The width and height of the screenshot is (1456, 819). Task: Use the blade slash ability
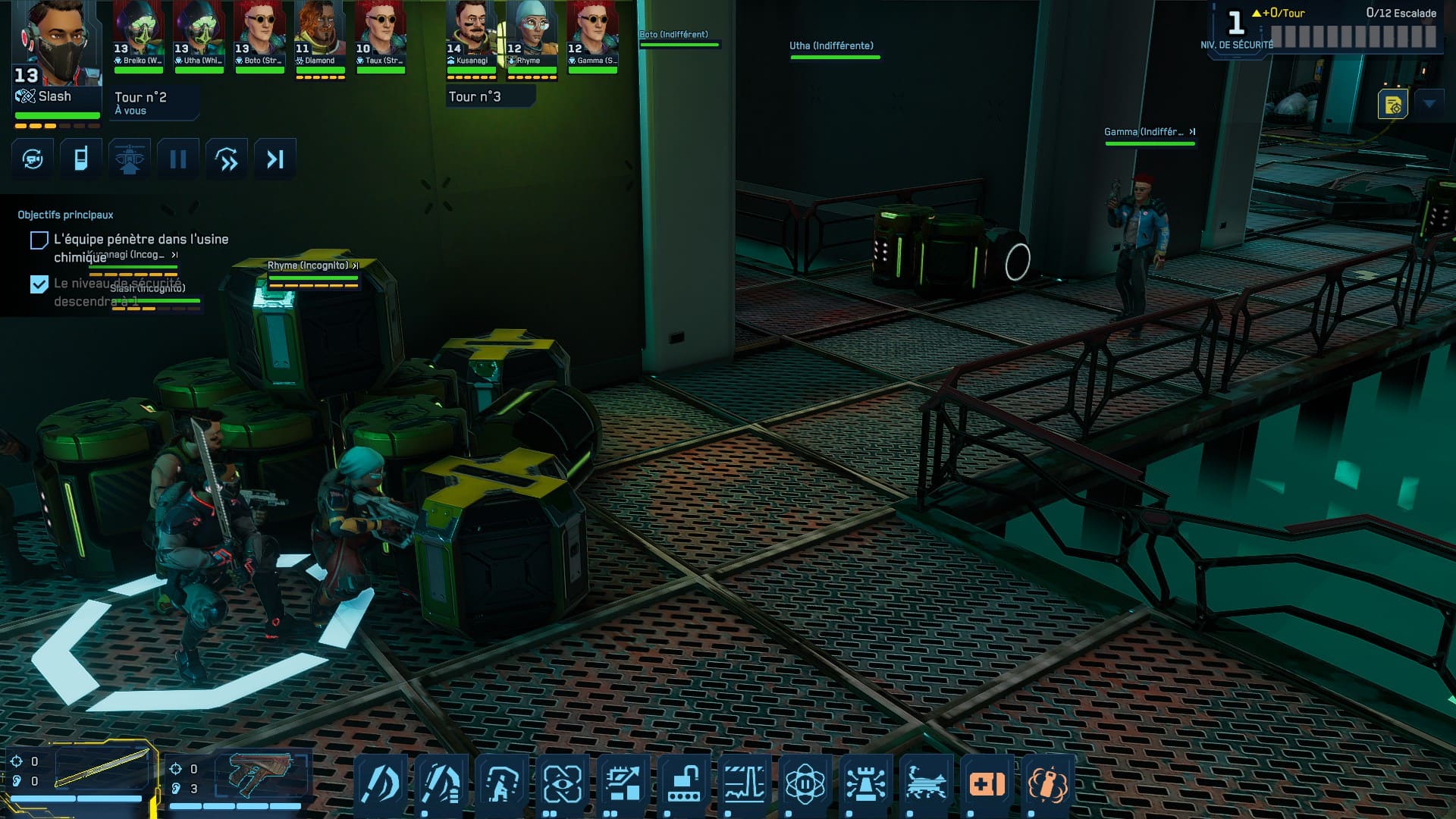click(381, 783)
